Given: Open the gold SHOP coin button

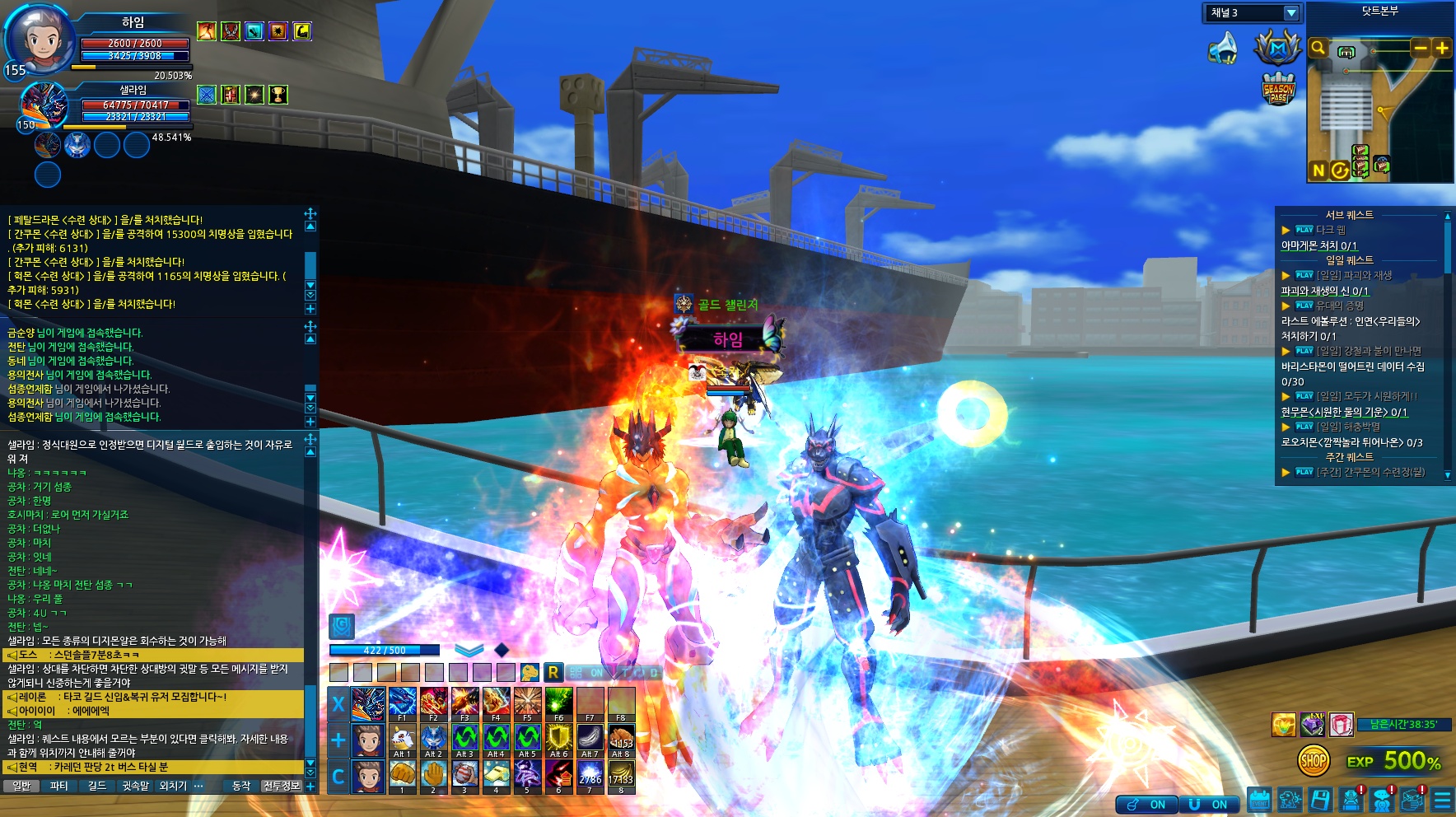Looking at the screenshot, I should [x=1313, y=761].
